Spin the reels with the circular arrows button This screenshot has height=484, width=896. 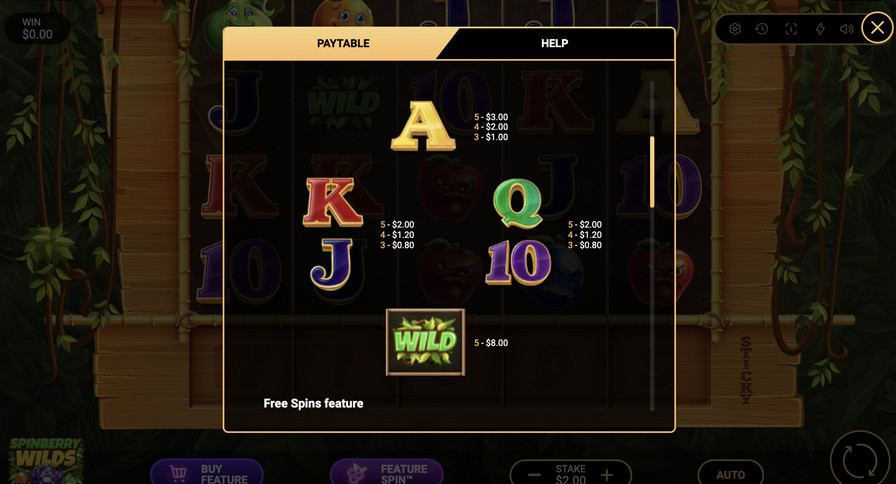(x=860, y=460)
